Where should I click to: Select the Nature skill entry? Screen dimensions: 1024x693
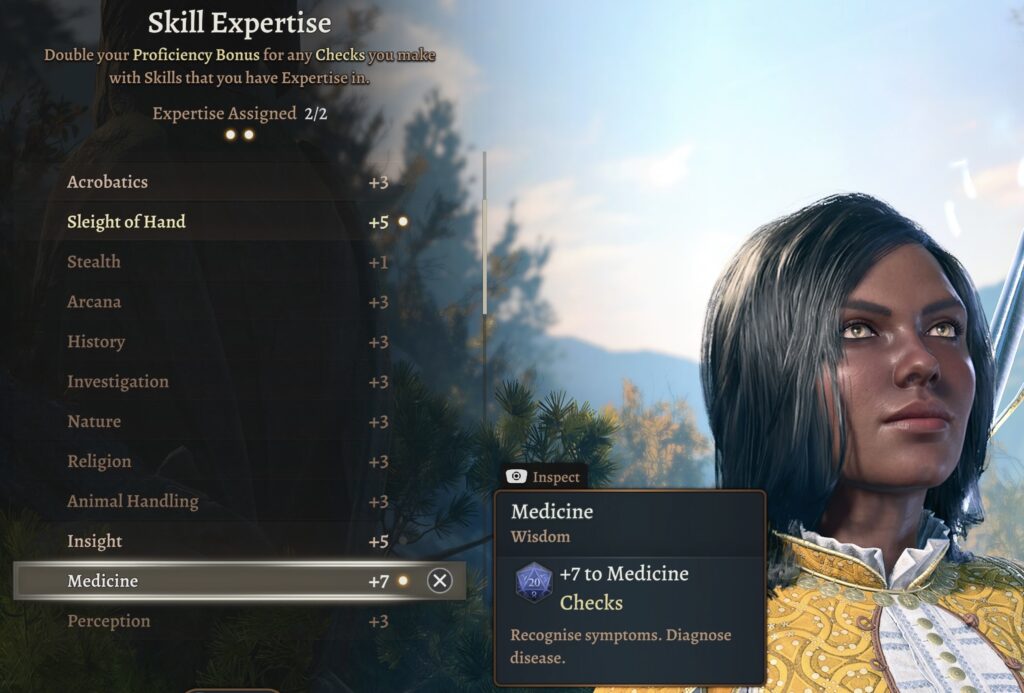click(x=227, y=422)
